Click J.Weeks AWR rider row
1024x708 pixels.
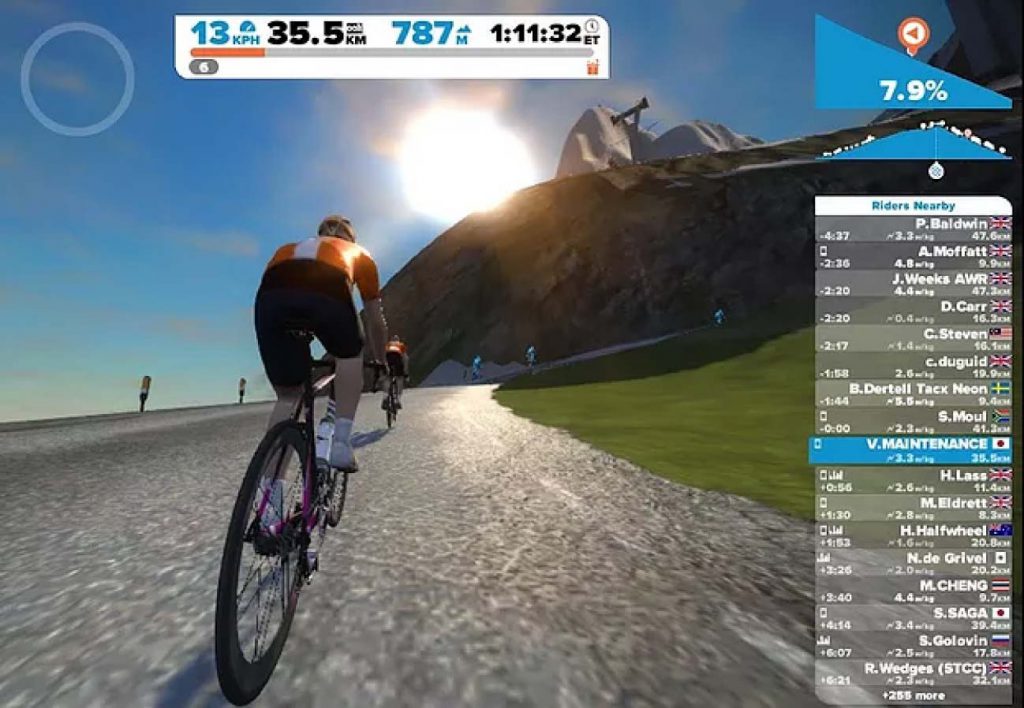[x=914, y=284]
